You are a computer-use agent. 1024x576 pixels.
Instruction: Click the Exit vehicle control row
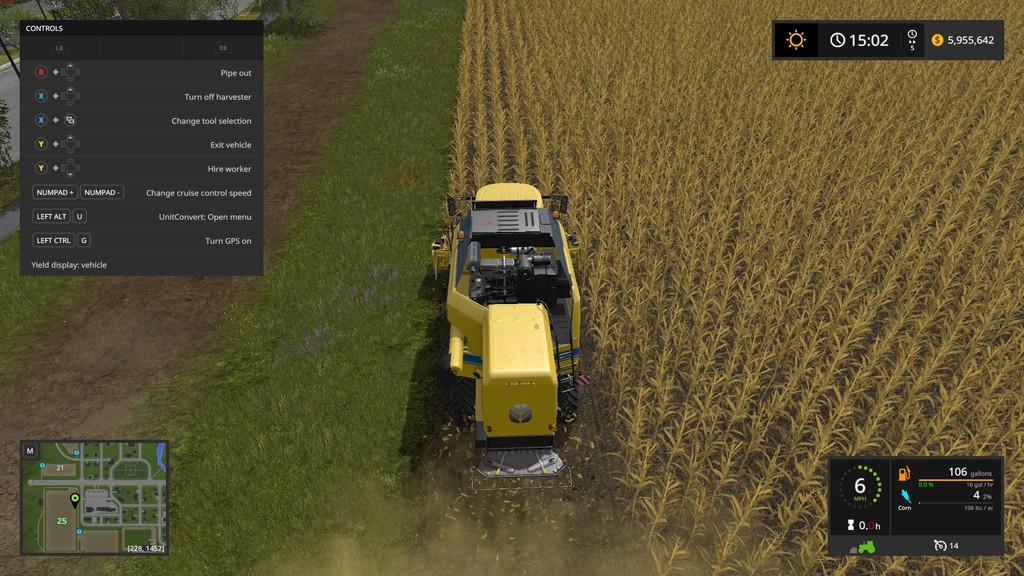coord(141,145)
